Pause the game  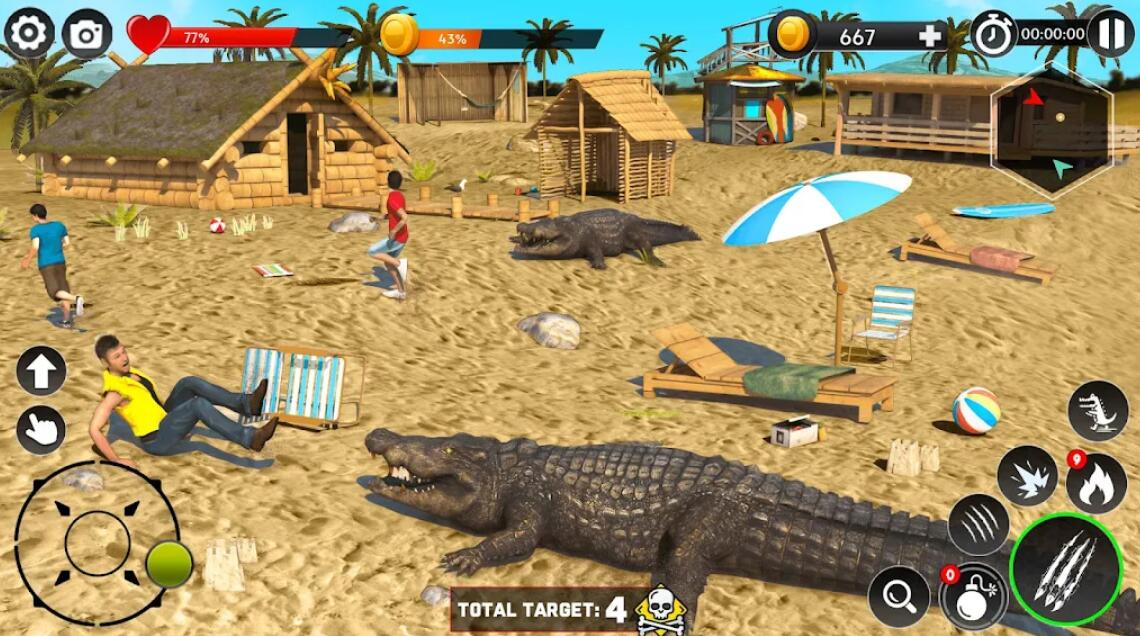pyautogui.click(x=1110, y=33)
